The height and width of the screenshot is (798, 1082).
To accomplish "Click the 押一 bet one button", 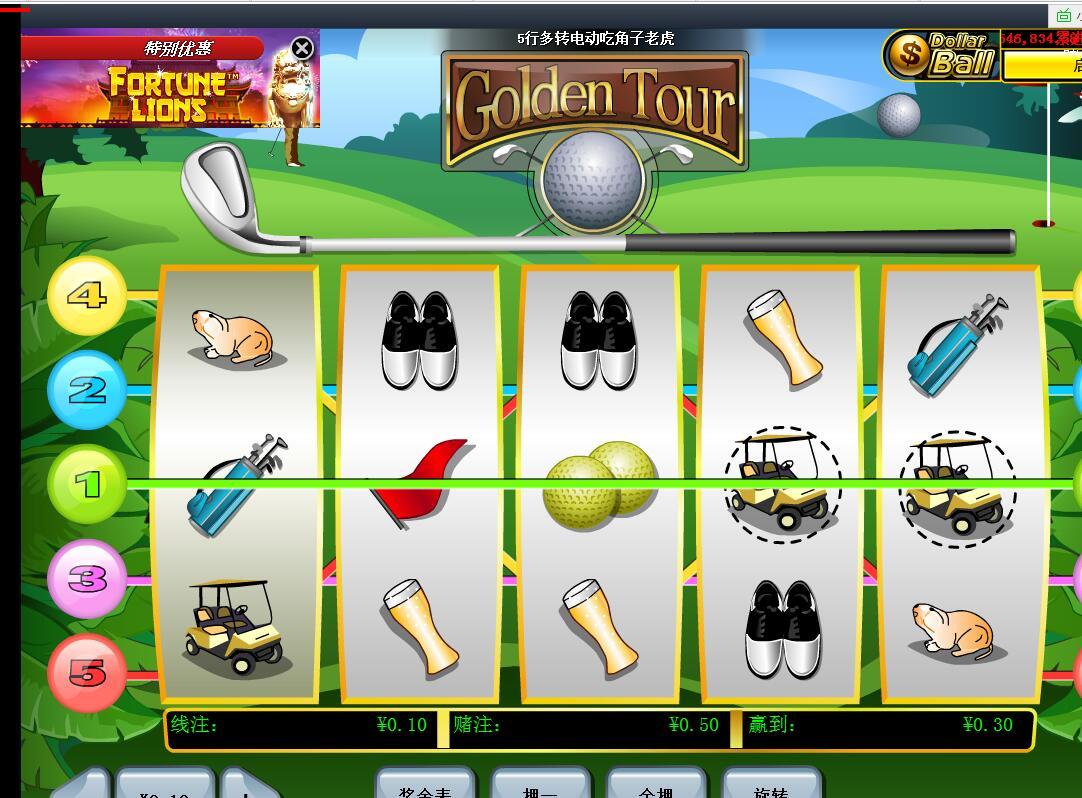I will coord(540,785).
